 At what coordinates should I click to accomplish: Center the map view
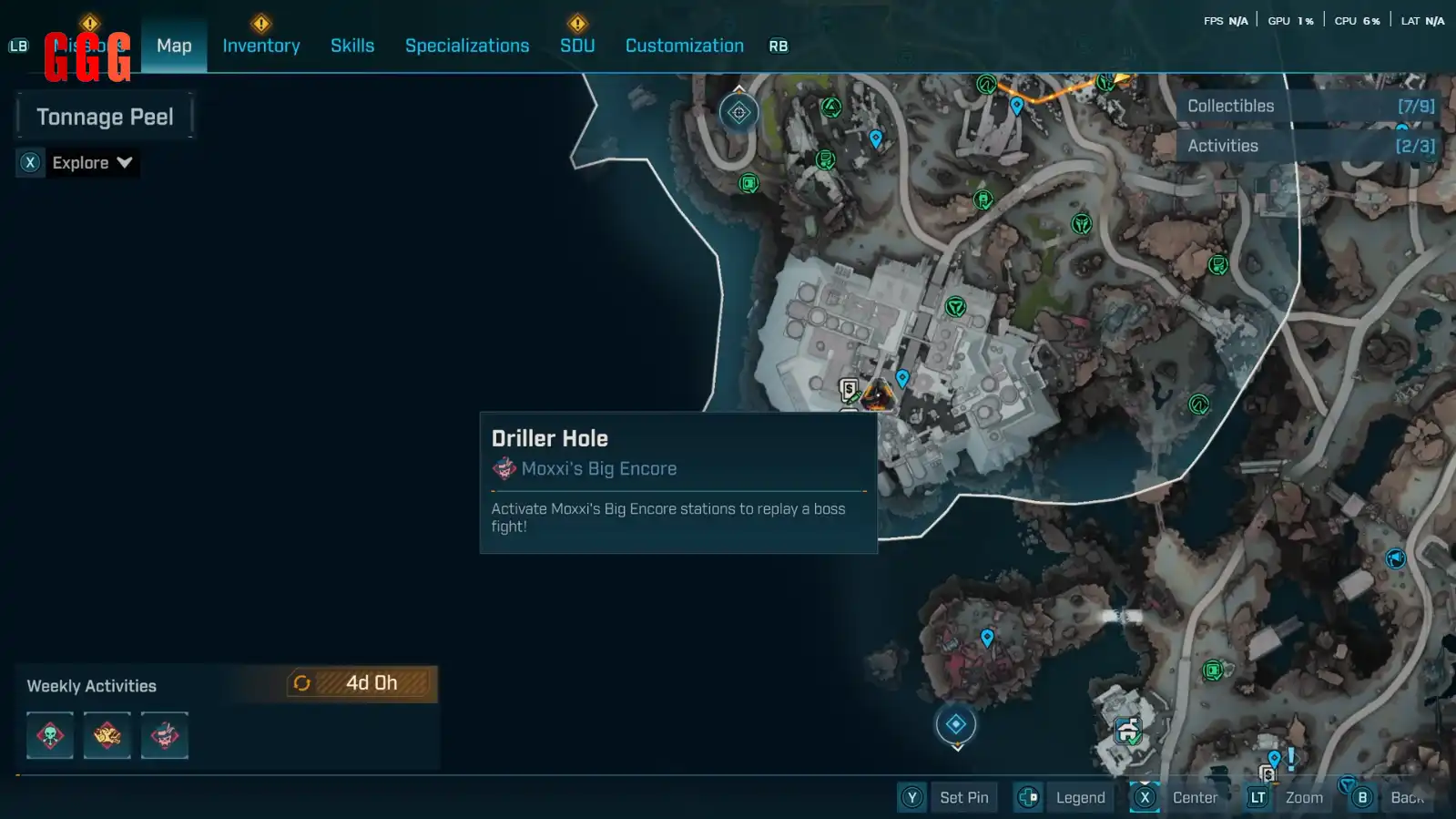click(1176, 798)
